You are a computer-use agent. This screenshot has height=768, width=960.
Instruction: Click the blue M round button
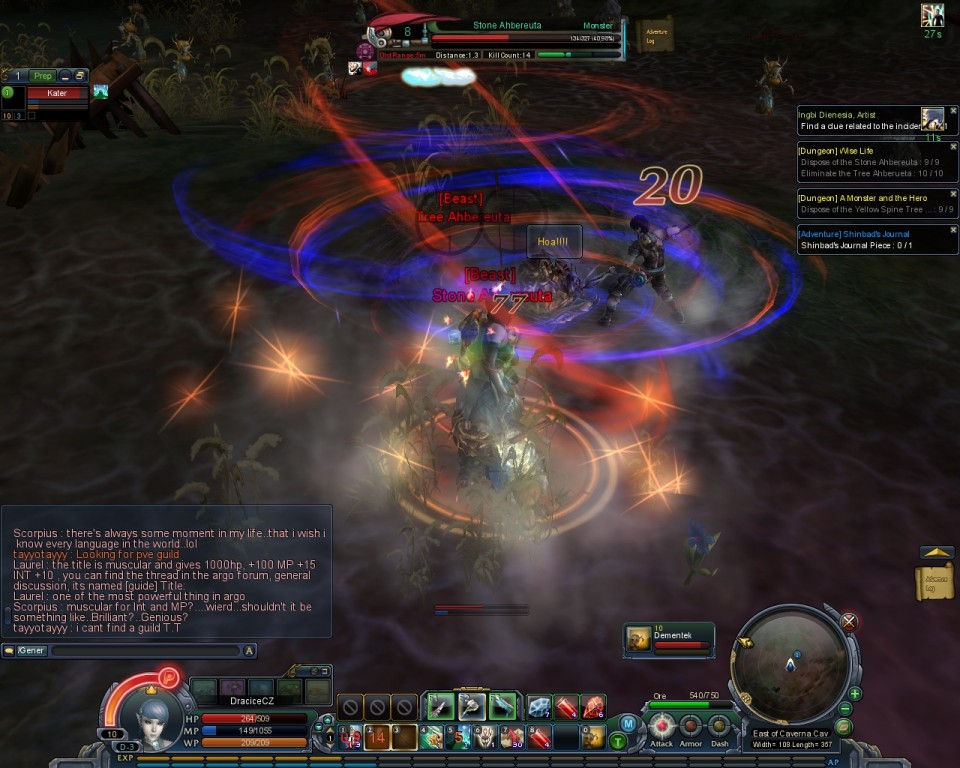[x=628, y=723]
